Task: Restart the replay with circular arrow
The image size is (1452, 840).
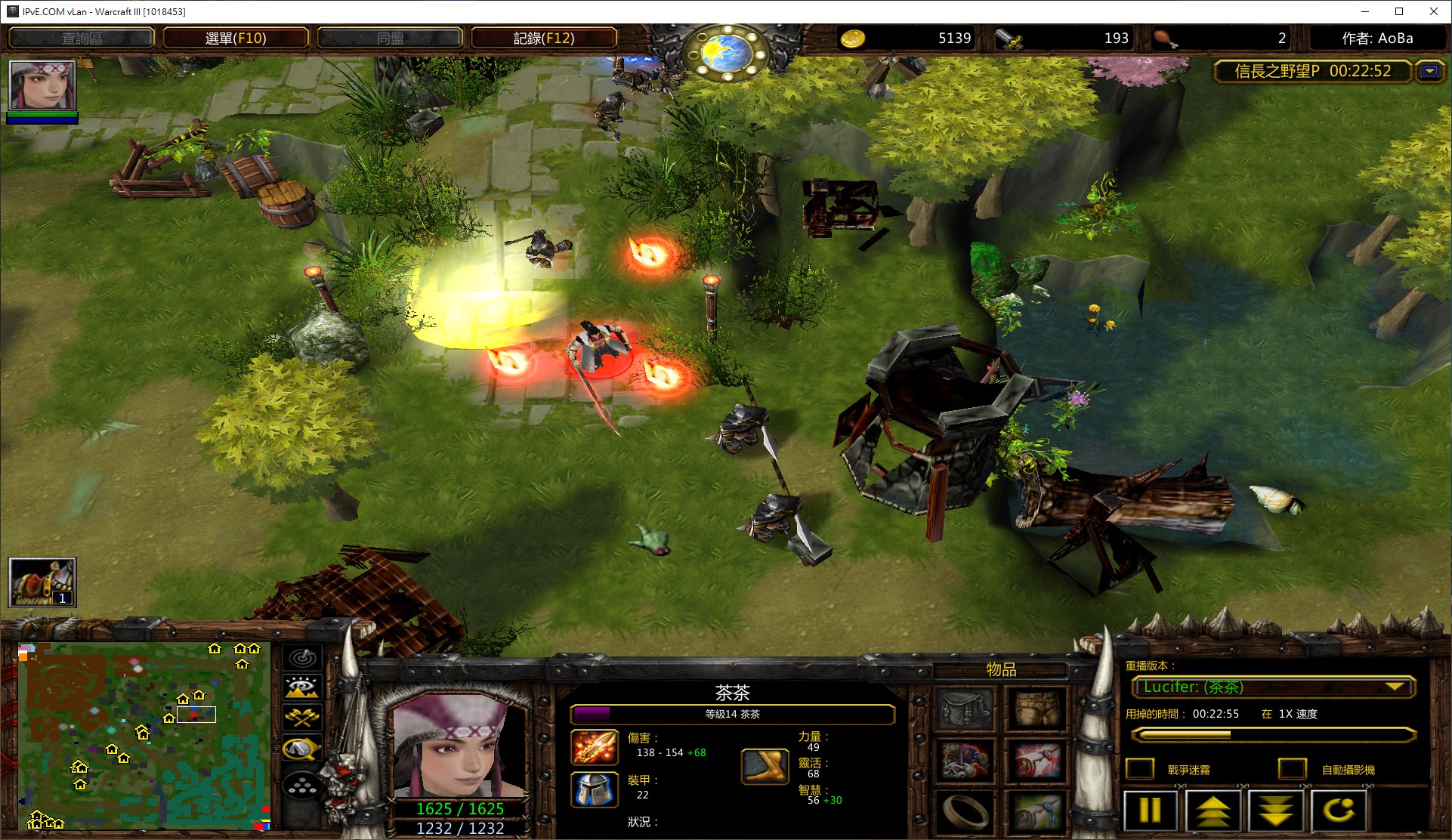Action: [x=1339, y=811]
